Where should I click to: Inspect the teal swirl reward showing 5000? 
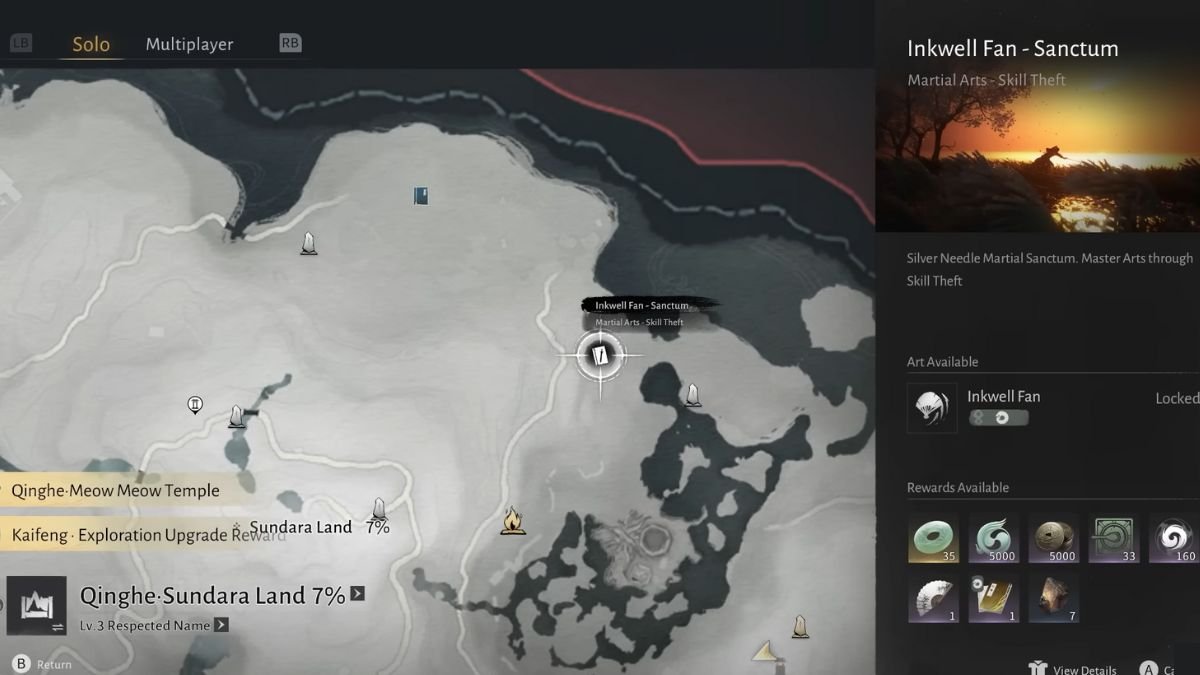pyautogui.click(x=993, y=538)
